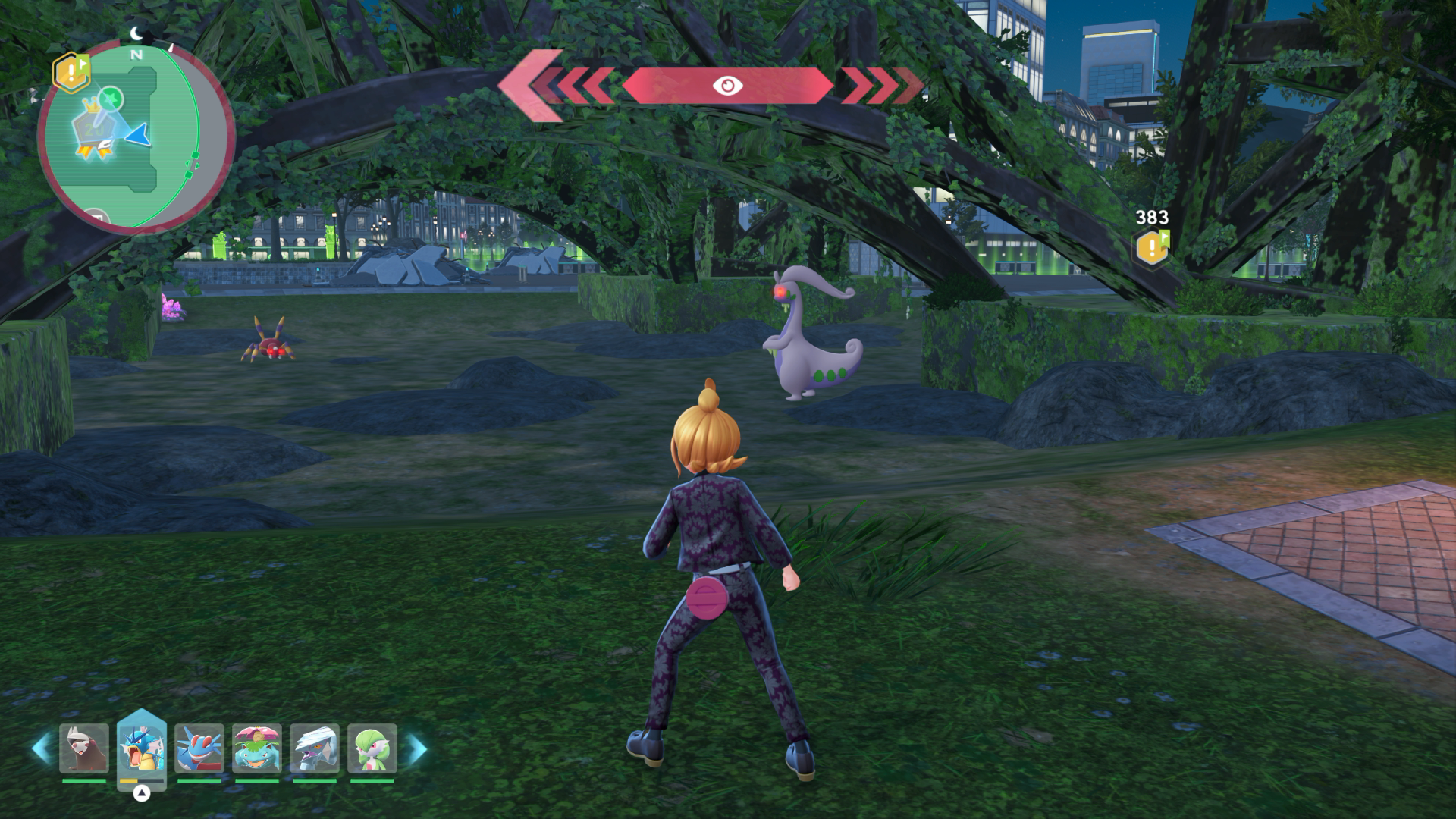Choose the silver armored Pokémon party slot
1456x819 pixels.
pyautogui.click(x=315, y=748)
